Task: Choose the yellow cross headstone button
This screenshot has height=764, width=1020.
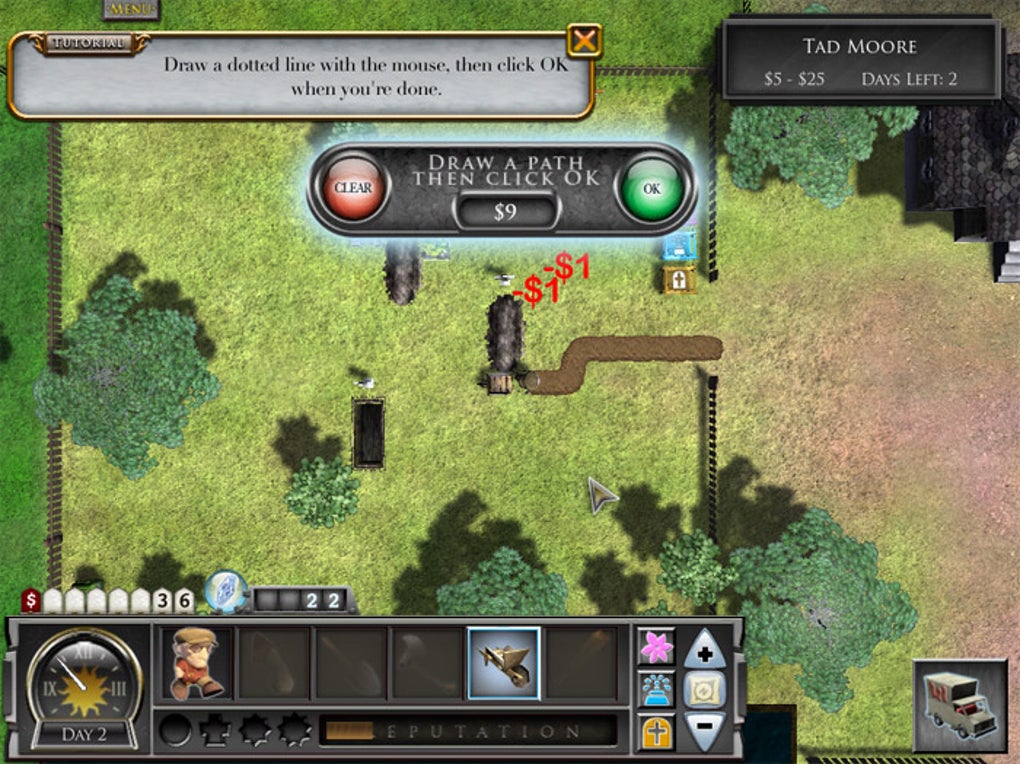Action: 656,732
